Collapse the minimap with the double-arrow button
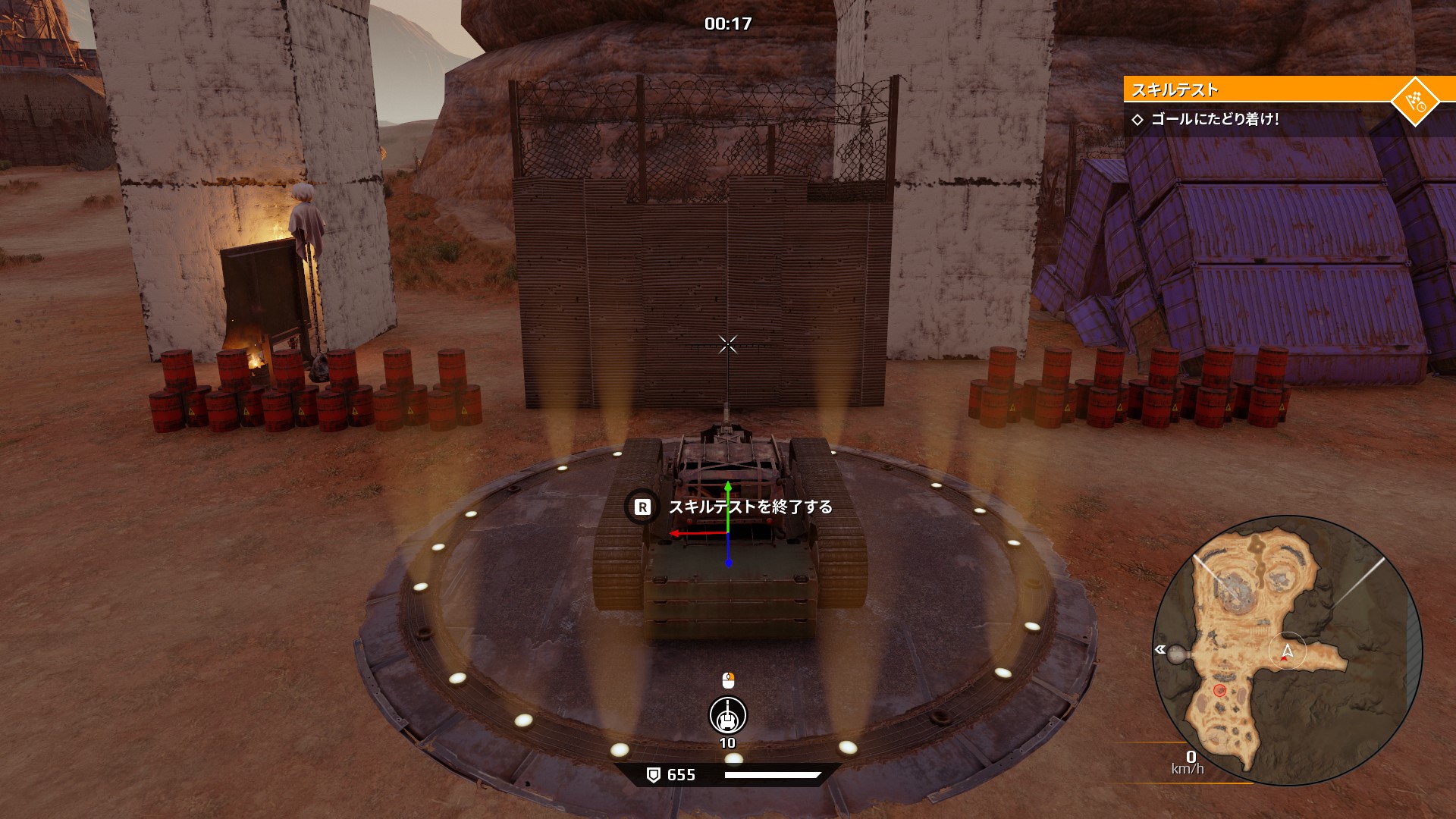Image resolution: width=1456 pixels, height=819 pixels. coord(1159,649)
